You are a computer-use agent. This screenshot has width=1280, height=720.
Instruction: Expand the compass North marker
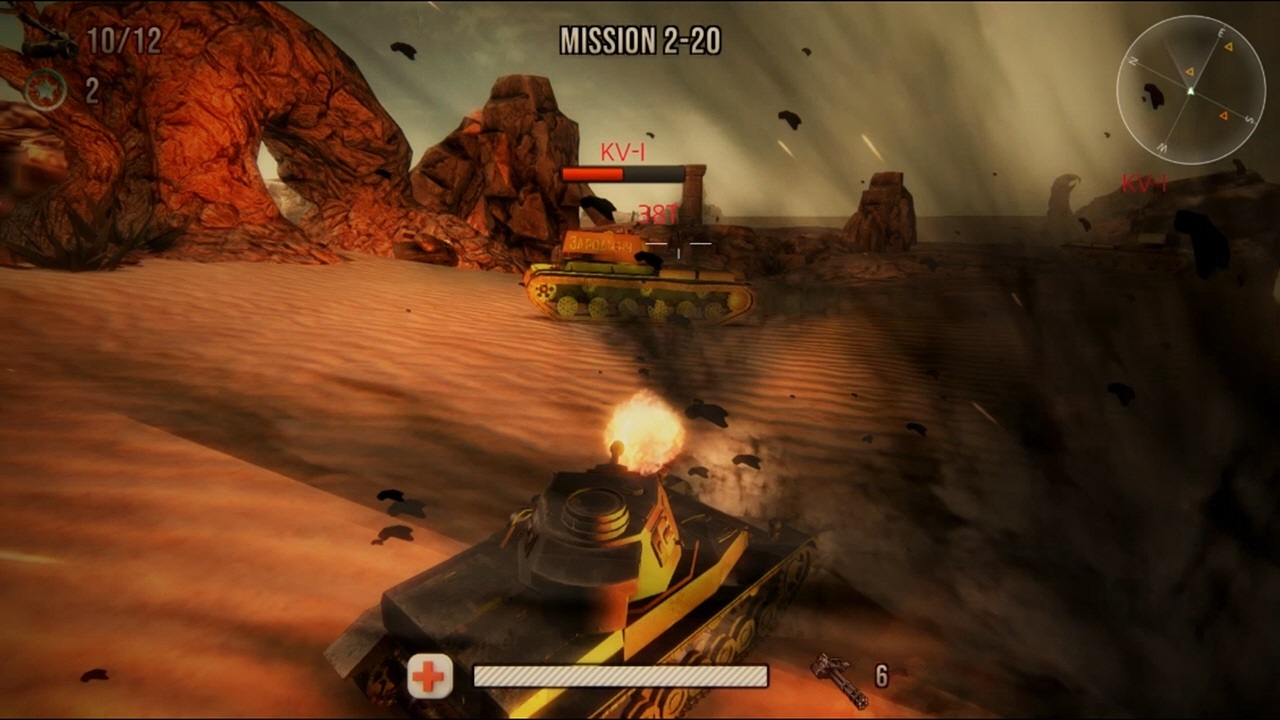[1134, 59]
